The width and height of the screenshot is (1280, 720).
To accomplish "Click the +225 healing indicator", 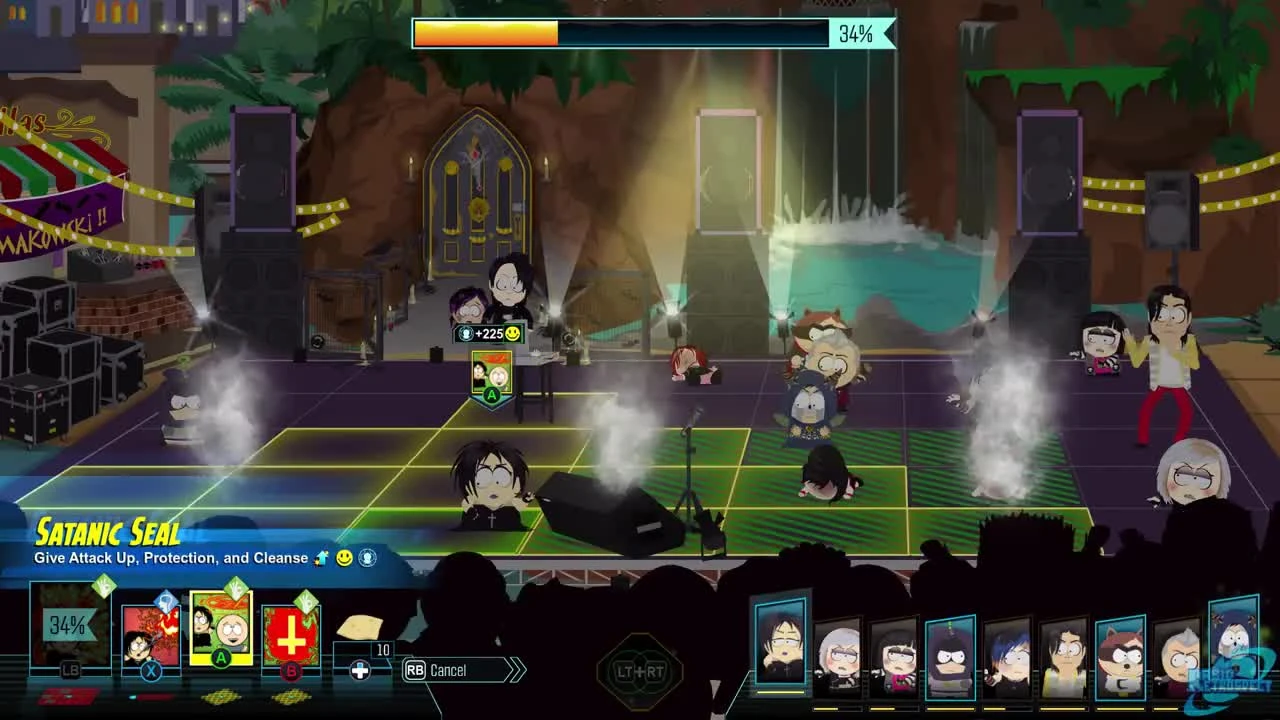I will [x=489, y=333].
